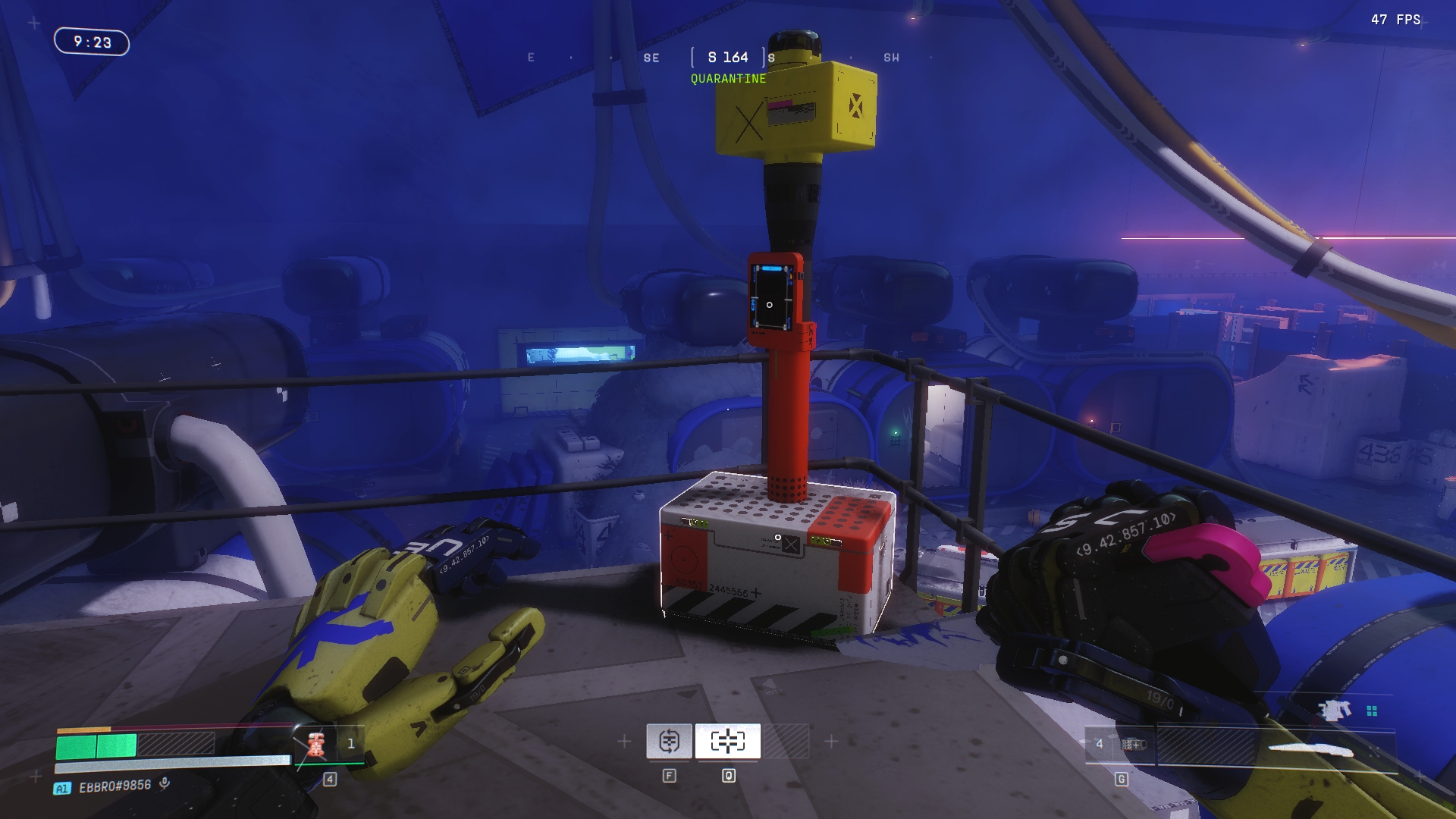The image size is (1456, 819).
Task: Activate the highlighted bracket-crosshair ability
Action: click(727, 741)
